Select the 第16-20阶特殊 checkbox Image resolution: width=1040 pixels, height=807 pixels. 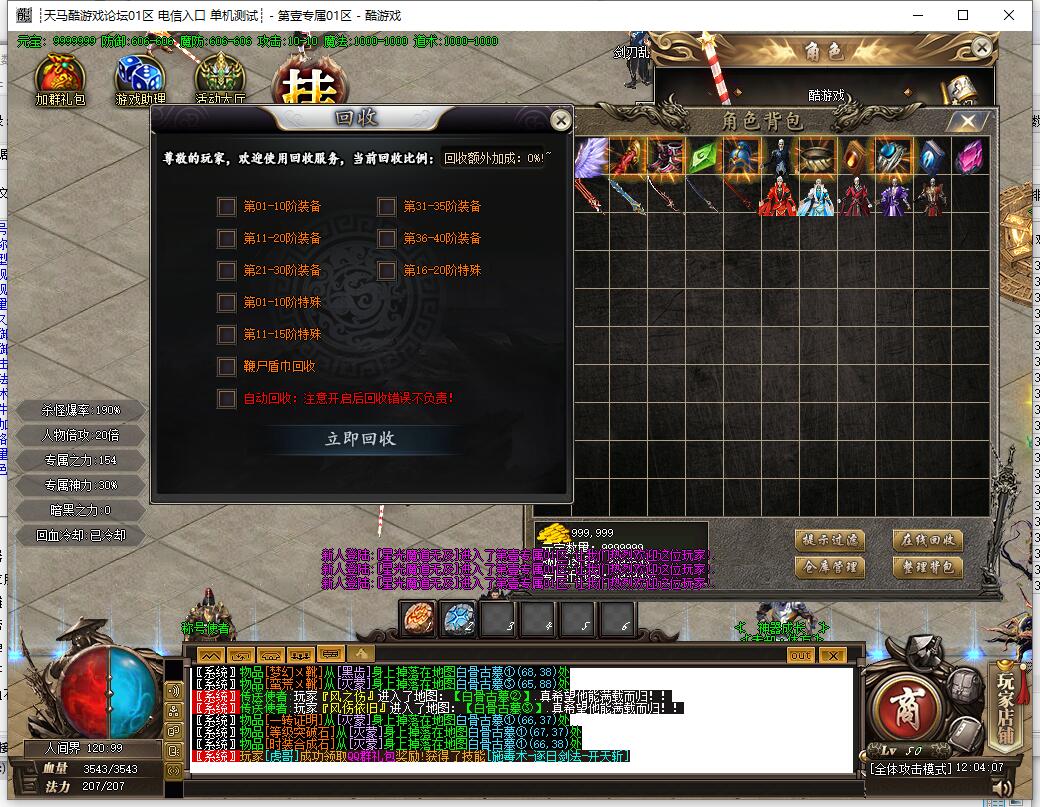[387, 271]
